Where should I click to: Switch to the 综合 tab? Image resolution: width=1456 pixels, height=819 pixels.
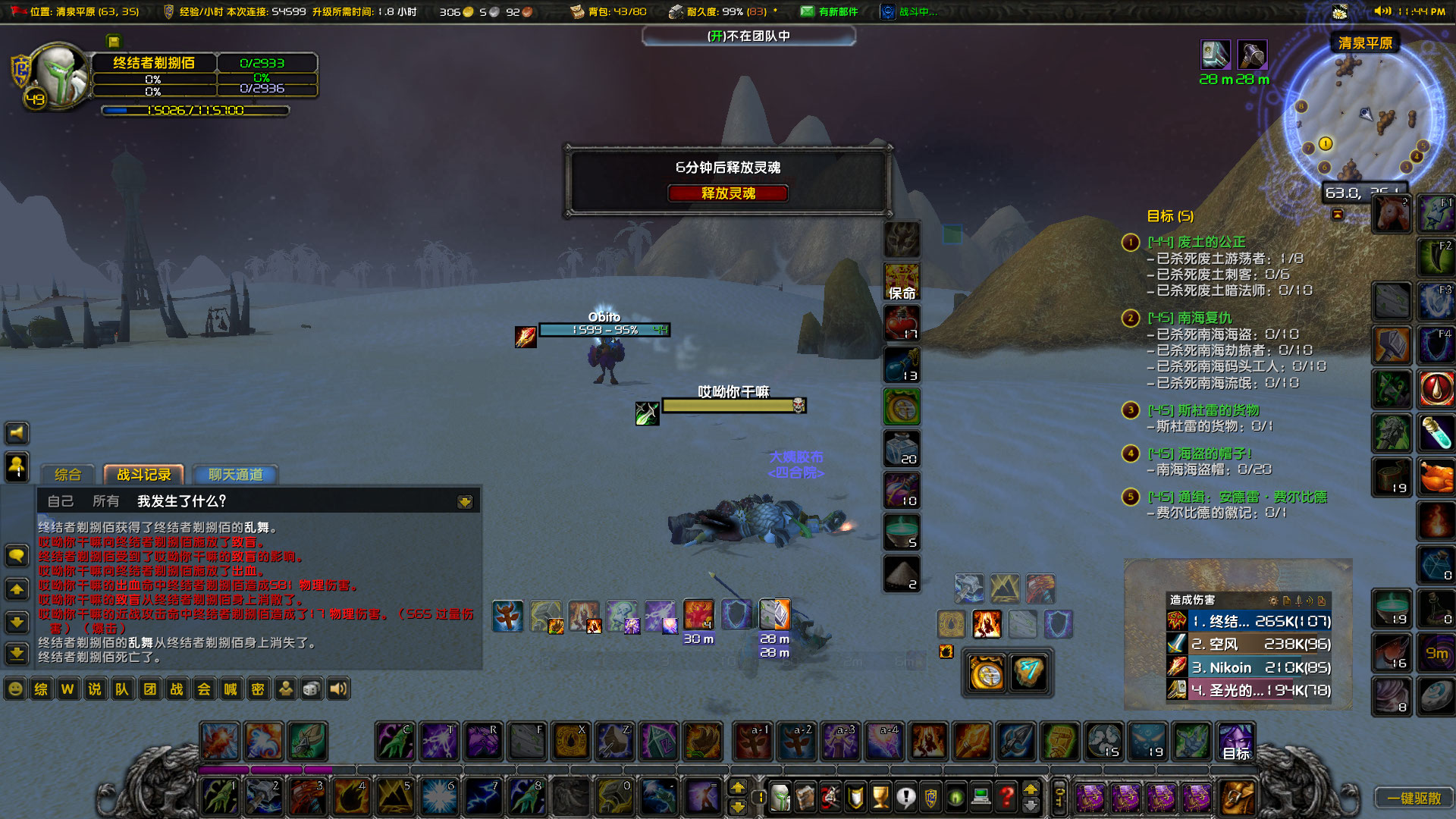[67, 475]
